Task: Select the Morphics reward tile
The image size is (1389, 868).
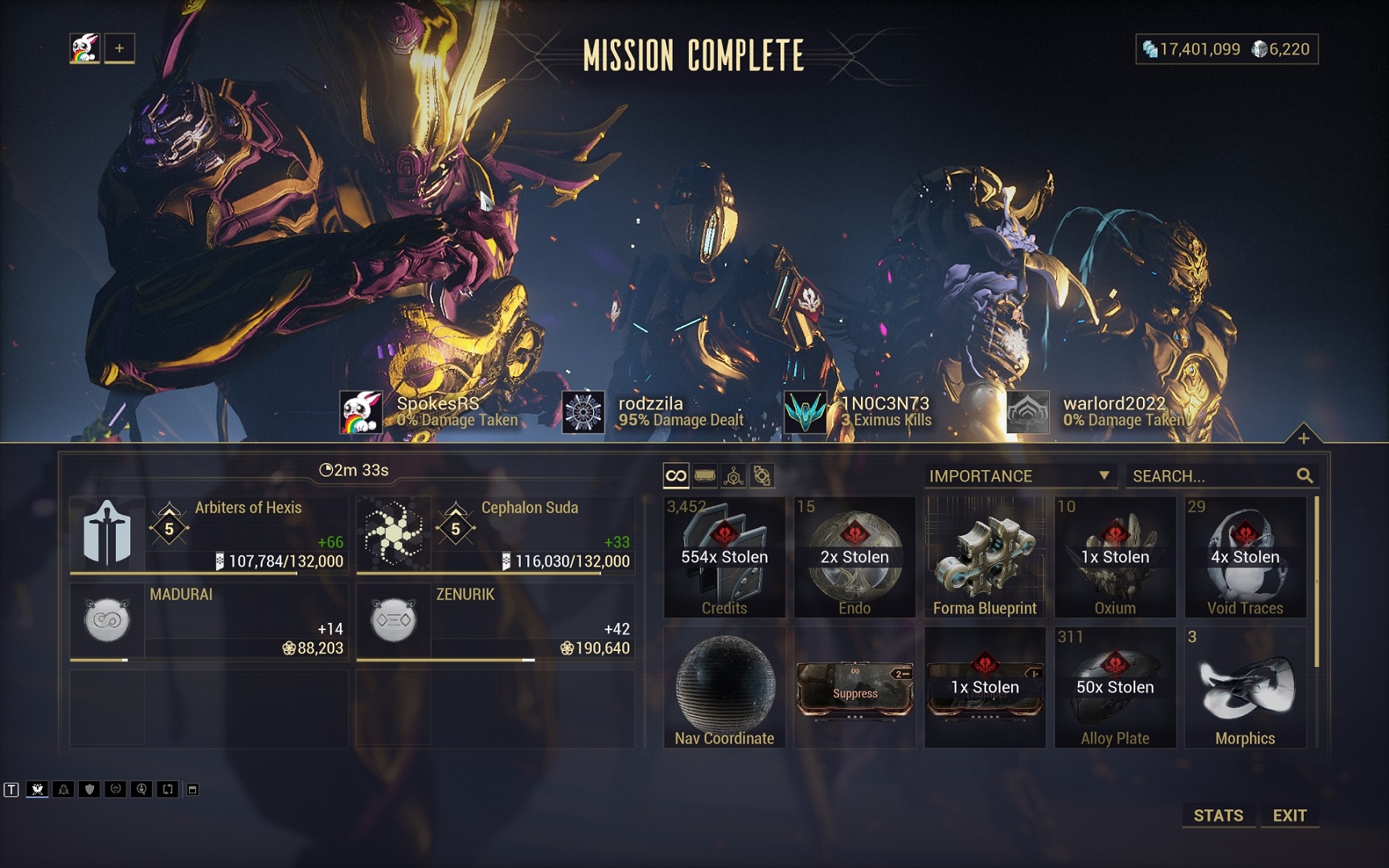Action: 1245,687
